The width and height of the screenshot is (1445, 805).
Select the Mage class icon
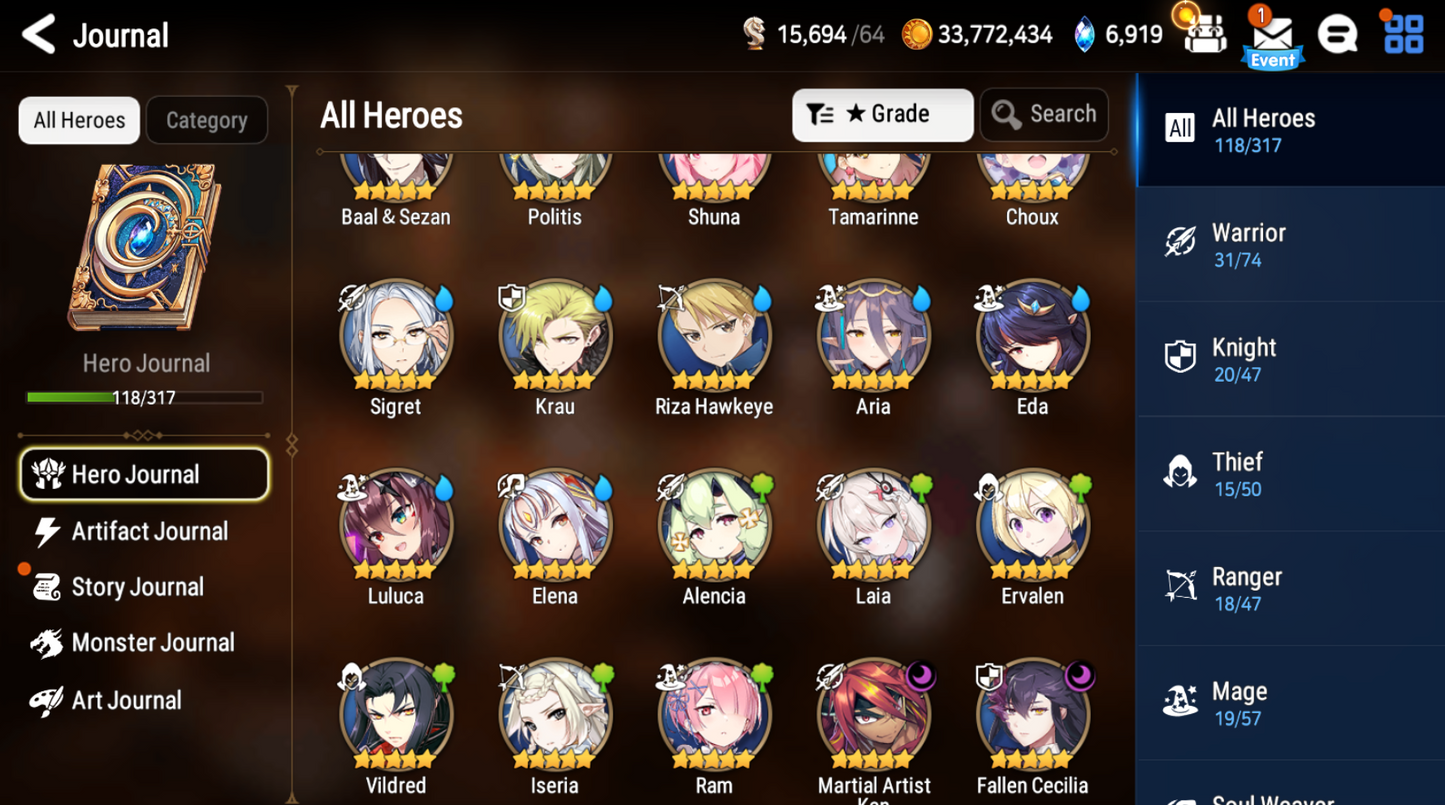pos(1180,702)
